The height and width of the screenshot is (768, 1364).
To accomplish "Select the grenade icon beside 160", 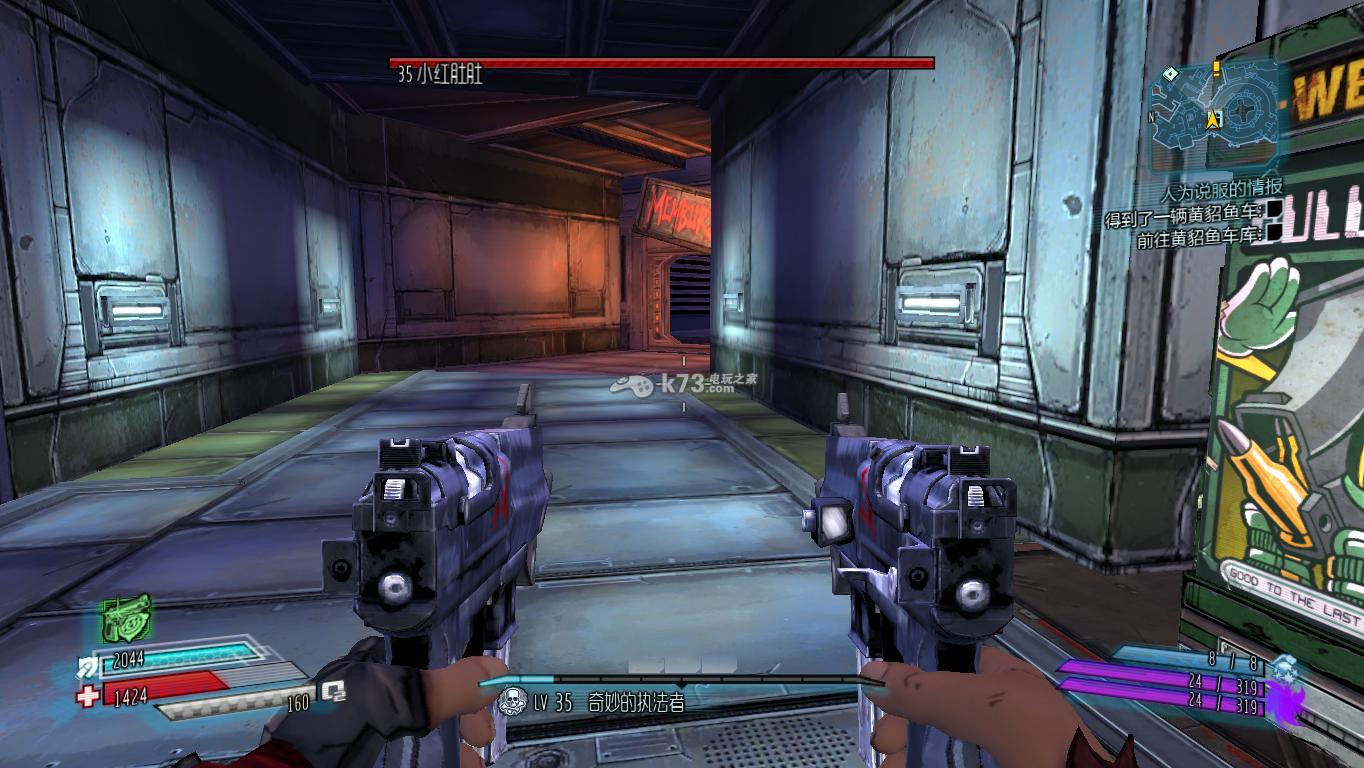I will click(x=334, y=692).
